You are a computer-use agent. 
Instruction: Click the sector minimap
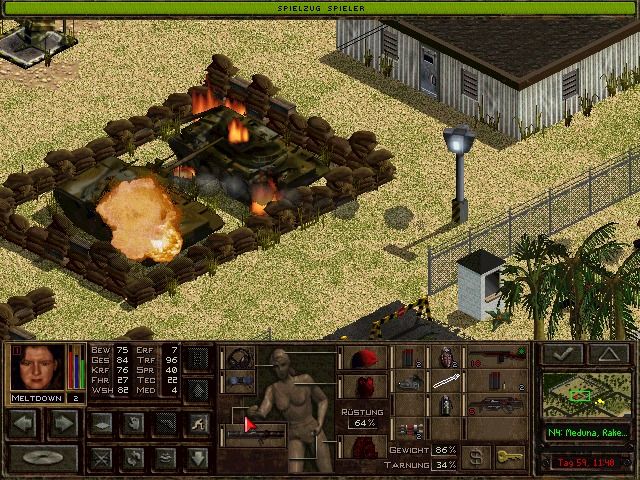click(x=587, y=397)
